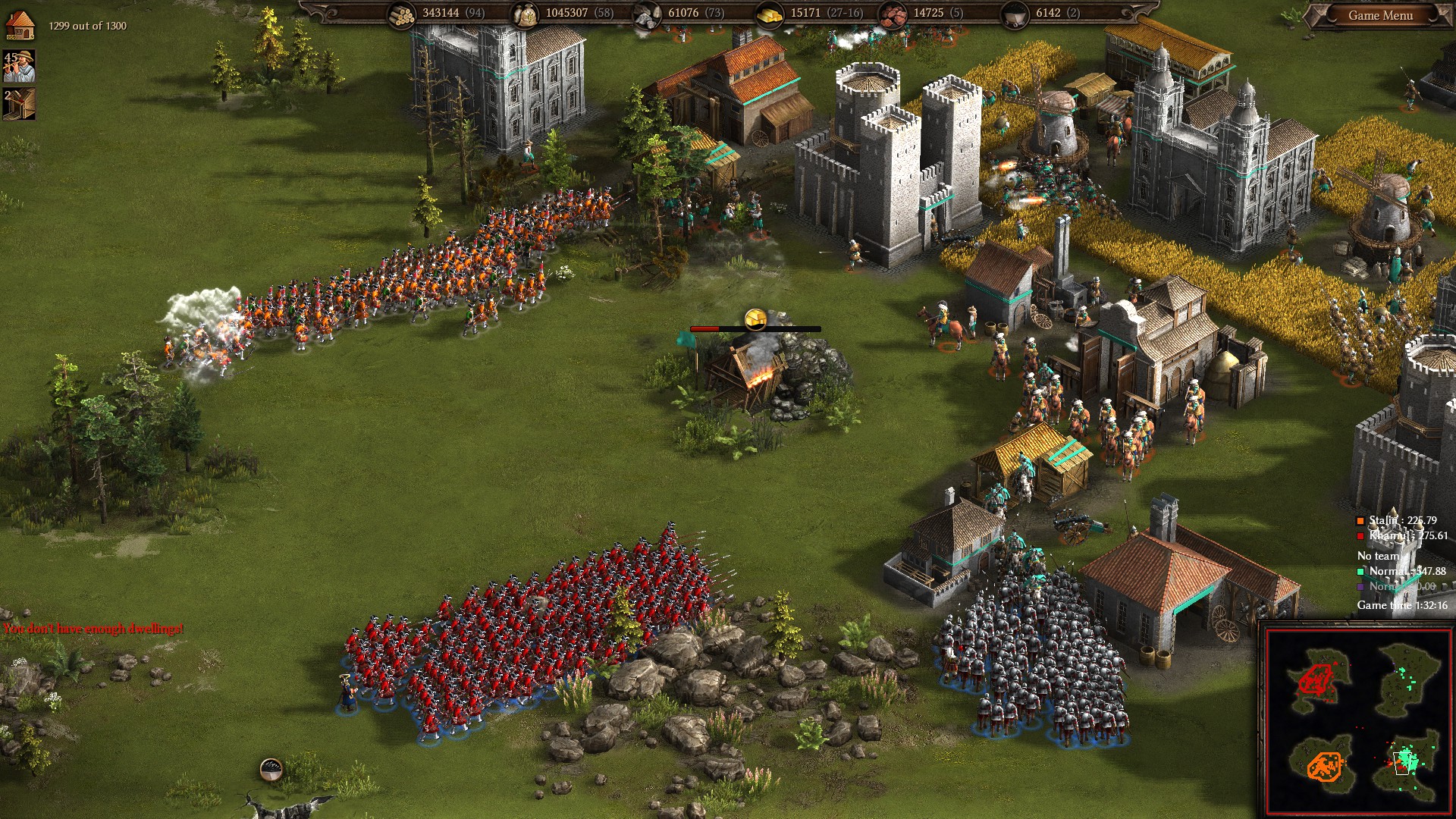
Task: Click the orange swatch beside Stalin
Action: point(1360,521)
